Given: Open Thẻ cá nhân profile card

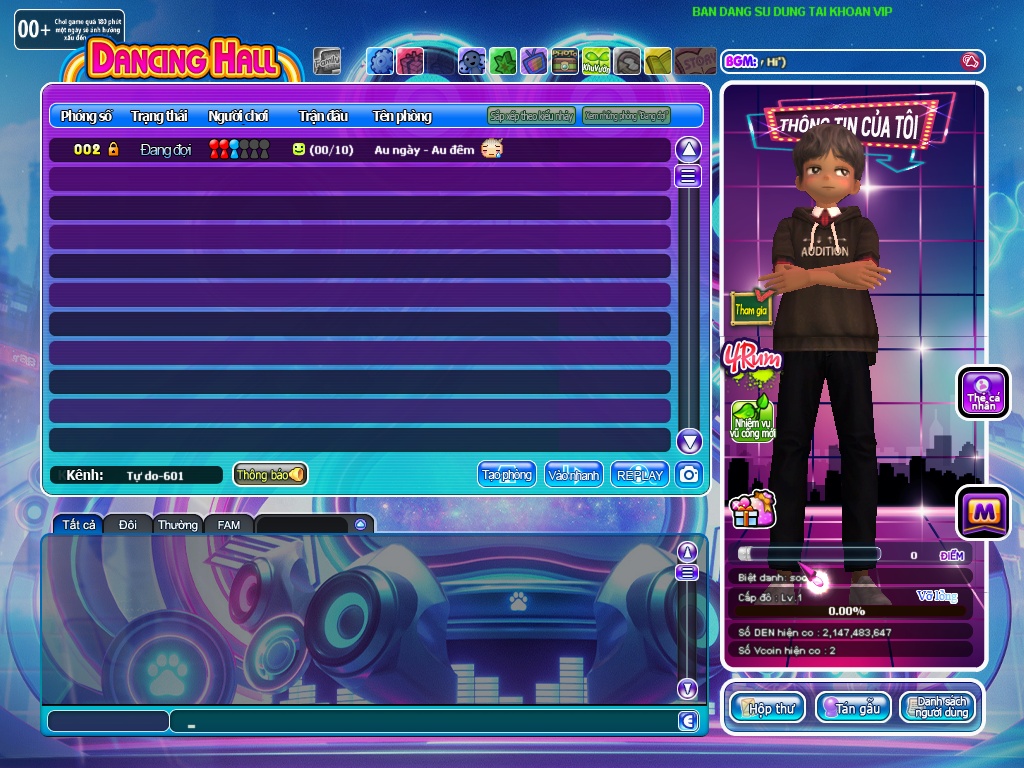Looking at the screenshot, I should [x=983, y=392].
